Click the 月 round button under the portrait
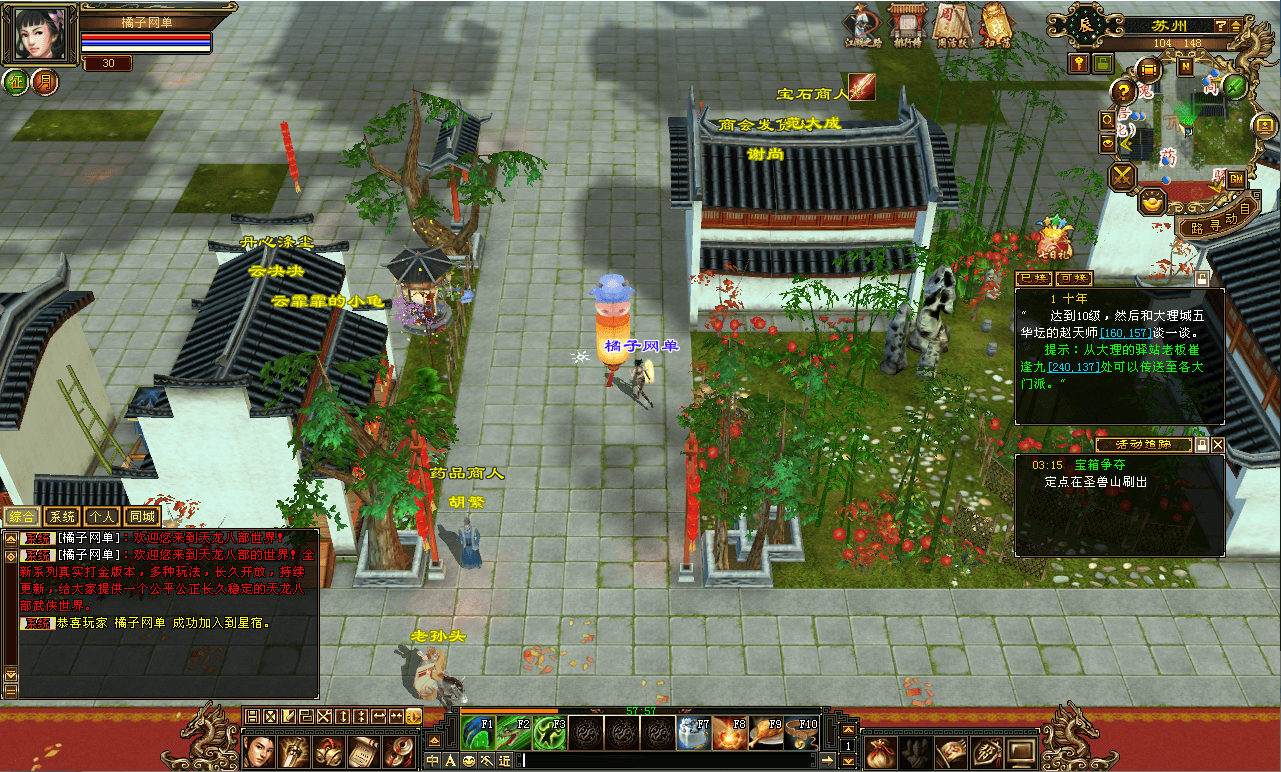 (x=44, y=81)
